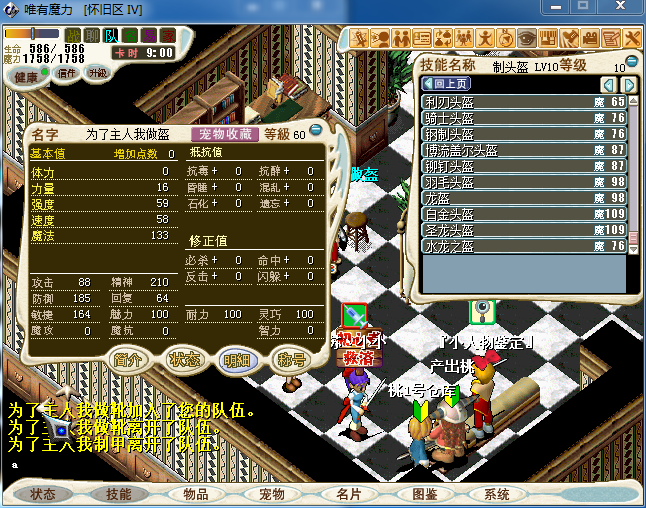Open the 宠物 pets menu
The width and height of the screenshot is (646, 508).
(x=272, y=494)
